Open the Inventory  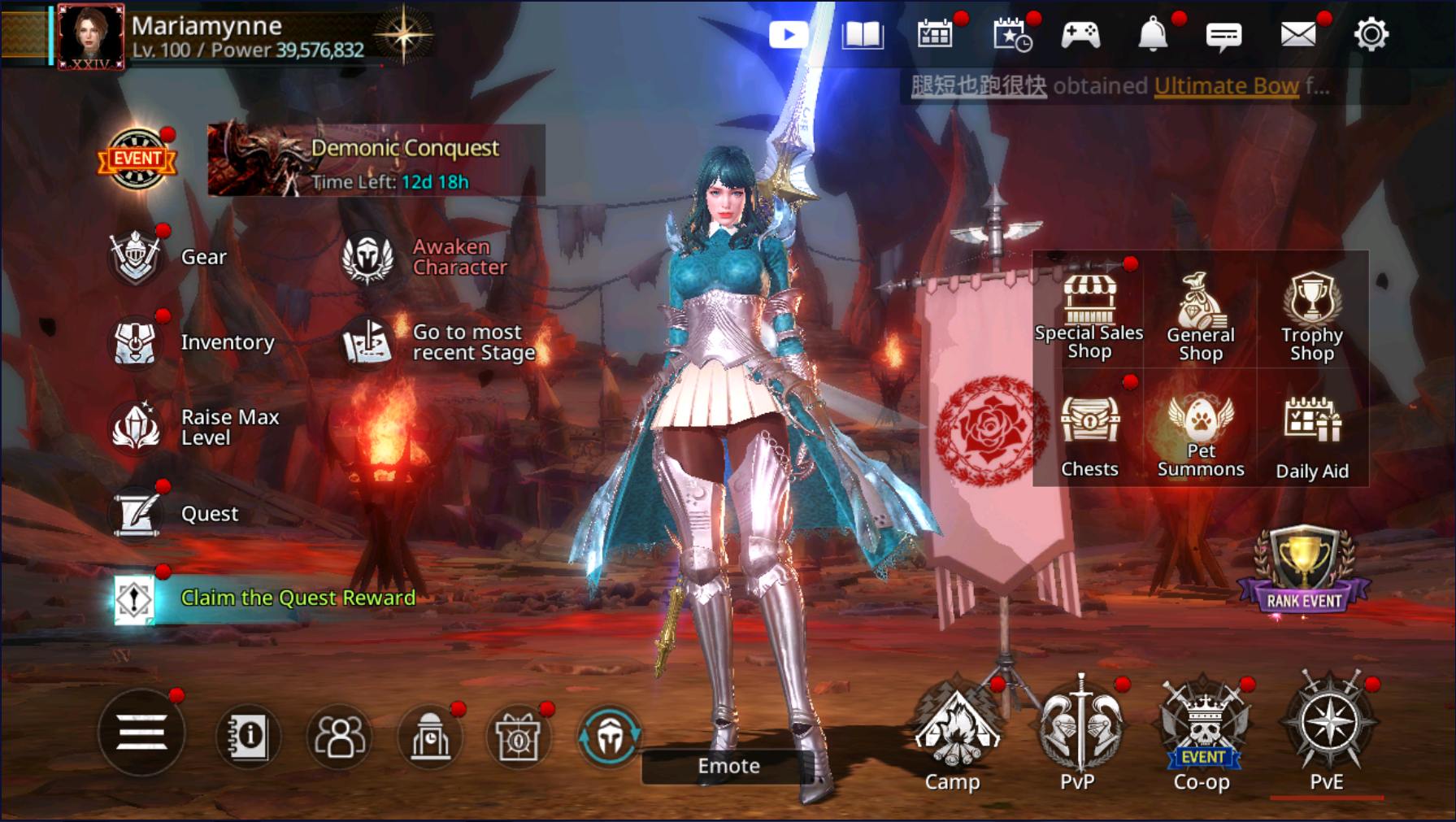[x=137, y=342]
